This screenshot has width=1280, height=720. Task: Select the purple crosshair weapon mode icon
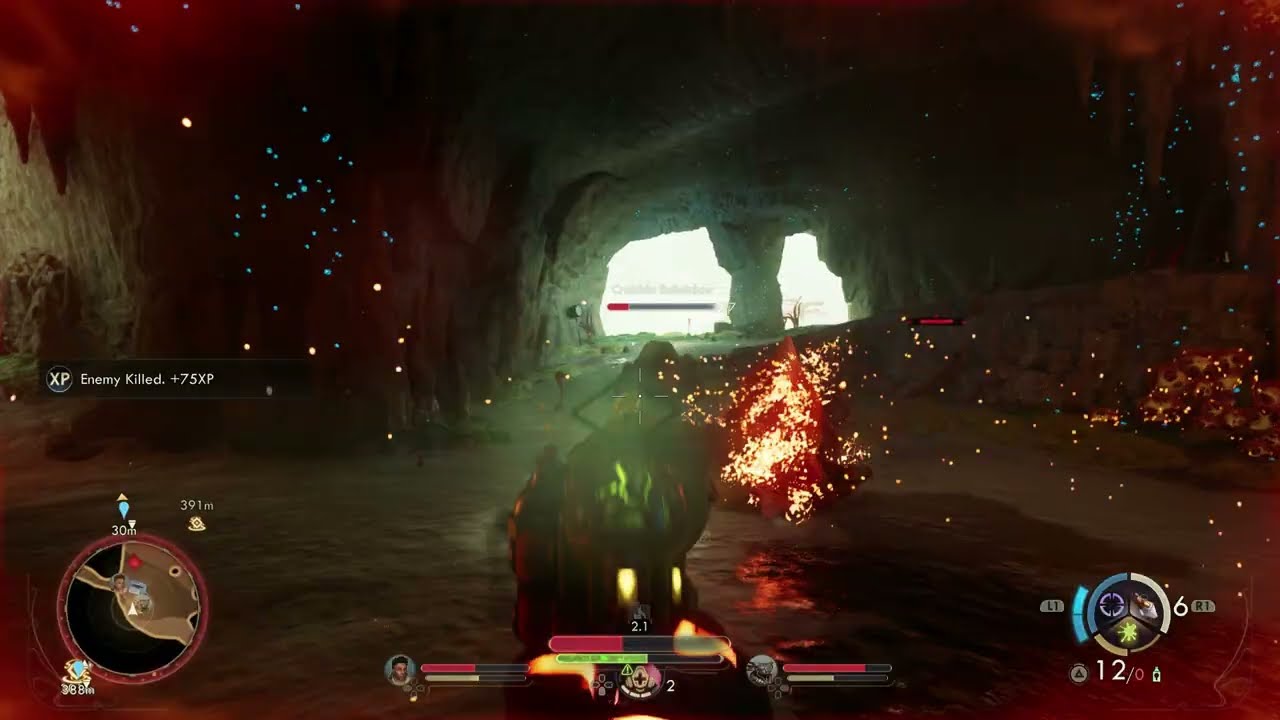point(1110,603)
